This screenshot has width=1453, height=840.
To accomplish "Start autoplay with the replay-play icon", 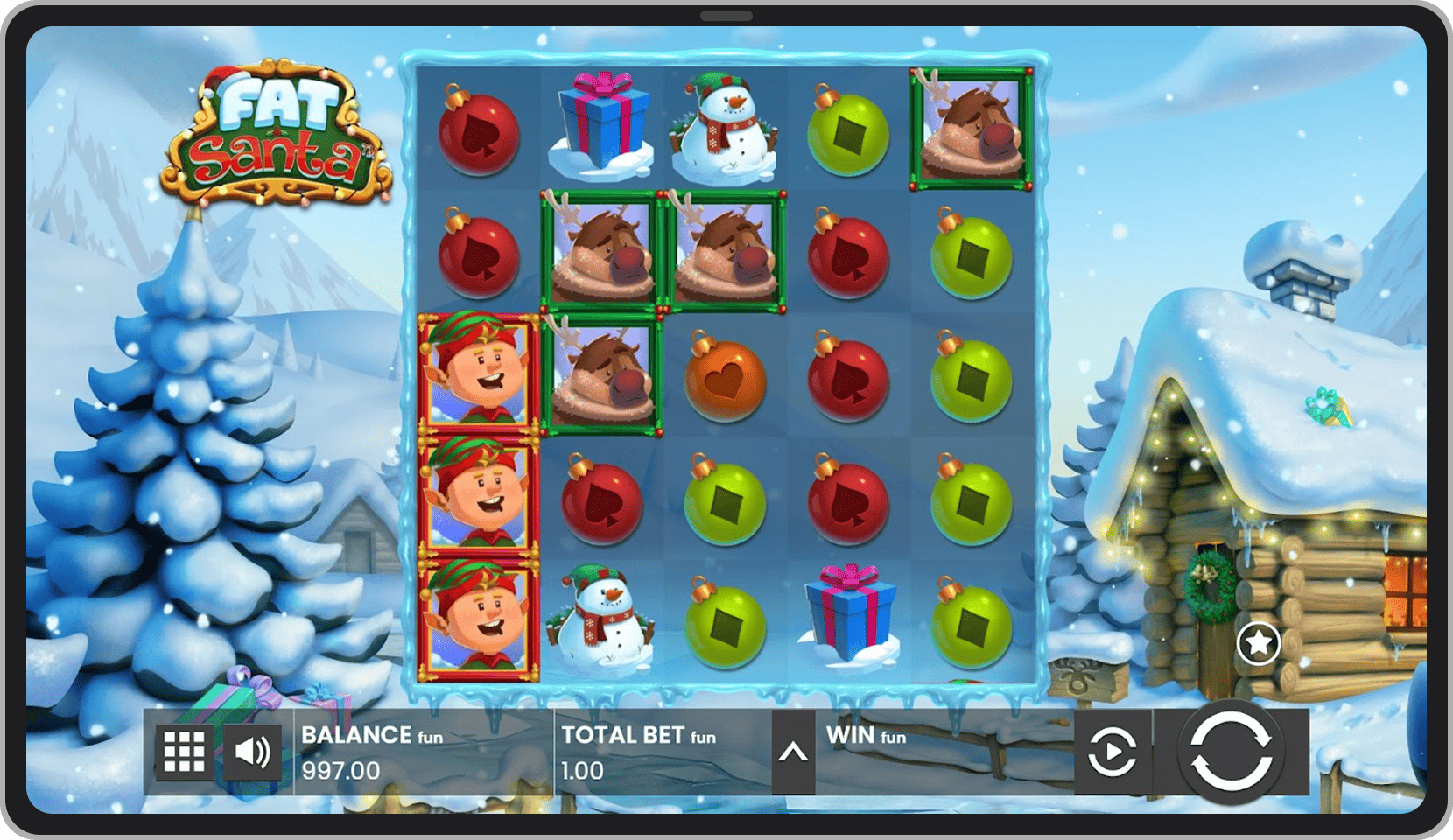I will tap(1112, 751).
